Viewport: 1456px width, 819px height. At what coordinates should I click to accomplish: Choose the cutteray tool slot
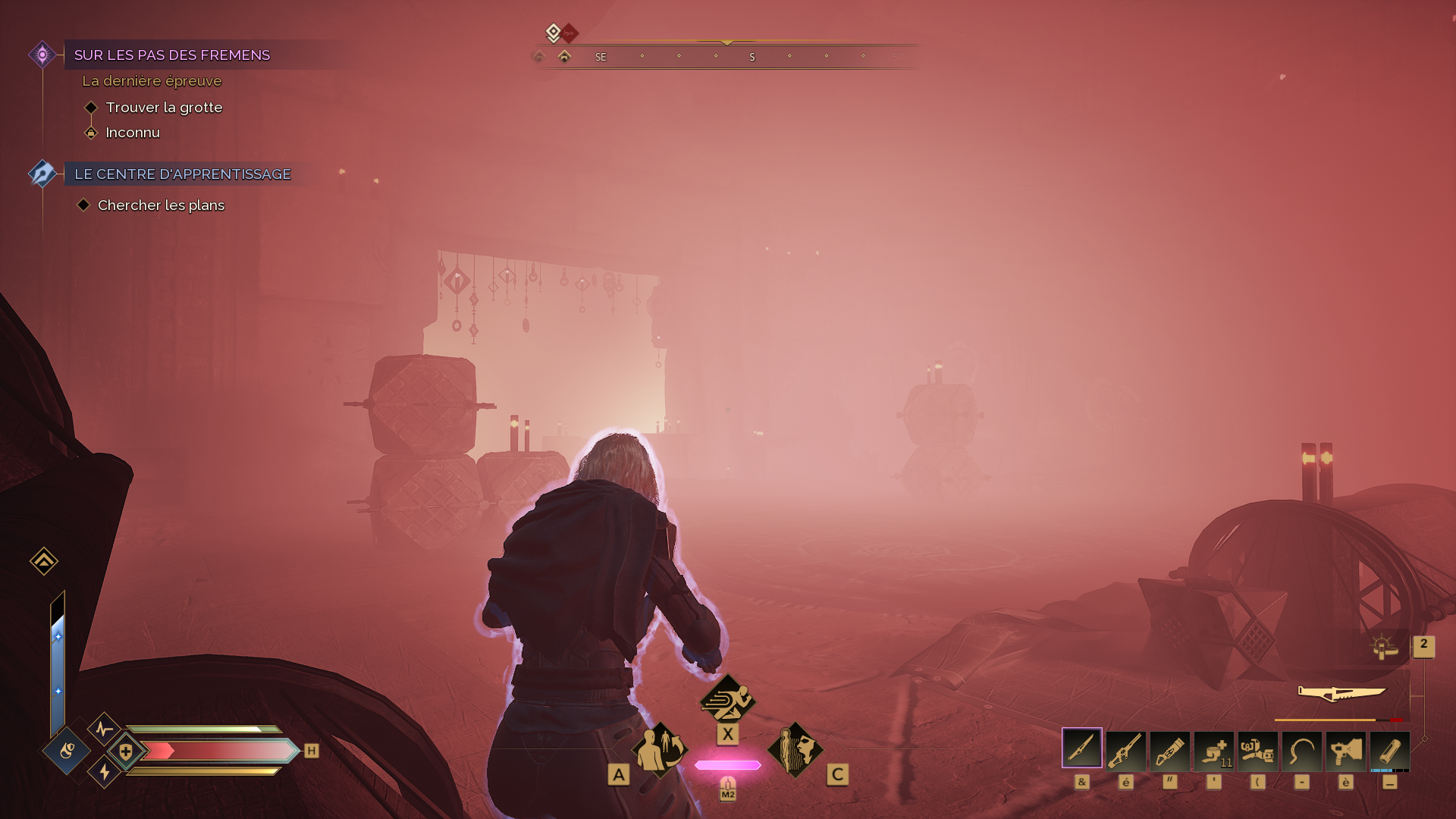[x=1169, y=750]
